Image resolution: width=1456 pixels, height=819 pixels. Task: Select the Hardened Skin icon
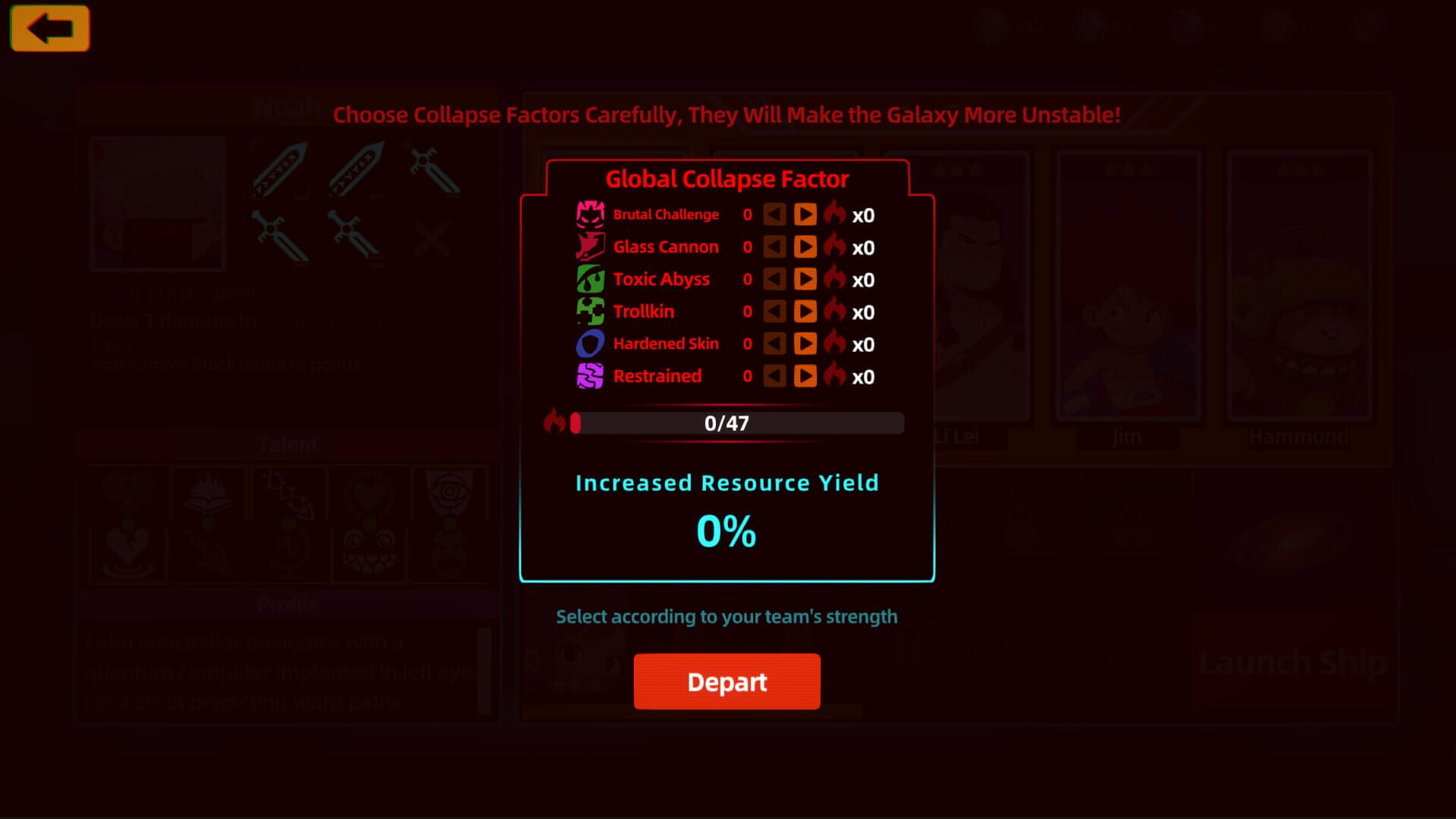pos(589,343)
